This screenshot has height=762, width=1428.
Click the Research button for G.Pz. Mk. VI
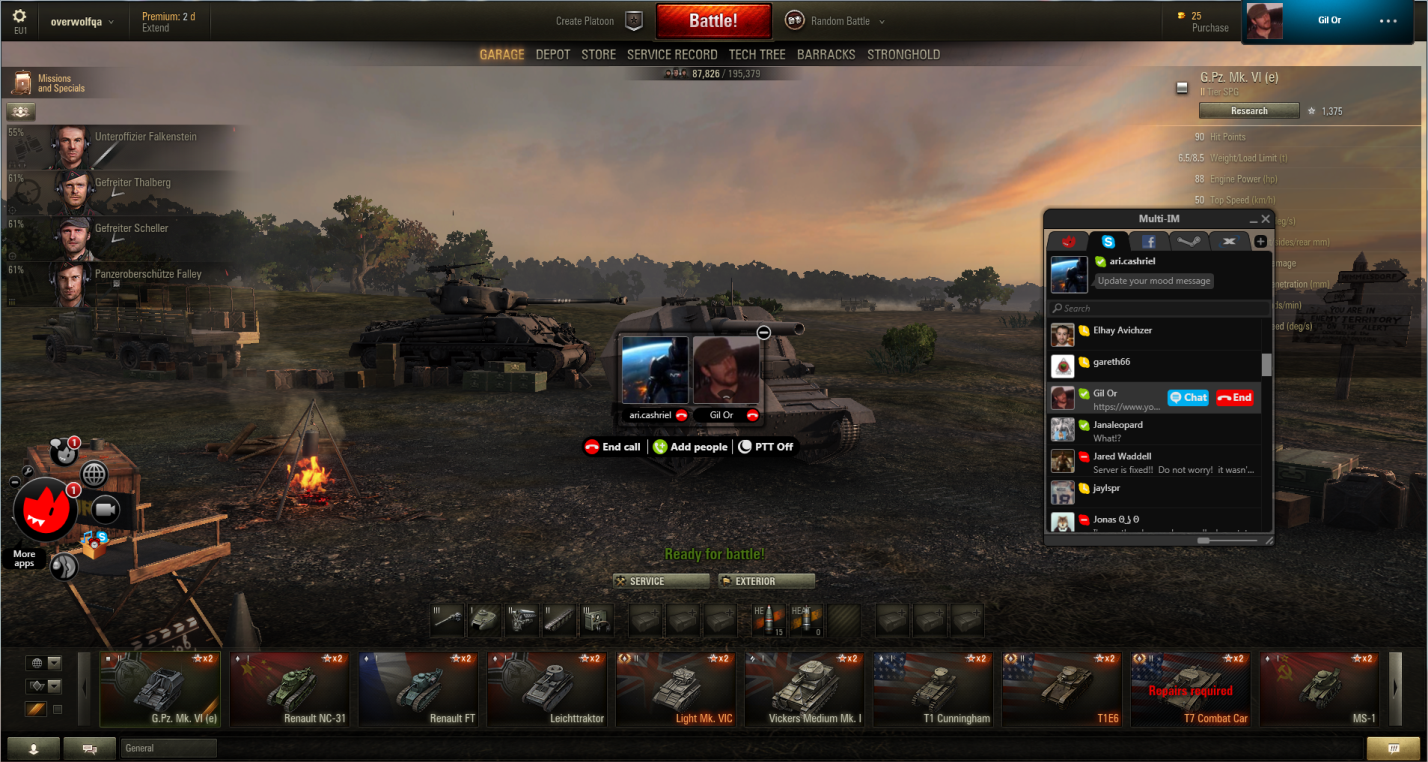point(1249,111)
